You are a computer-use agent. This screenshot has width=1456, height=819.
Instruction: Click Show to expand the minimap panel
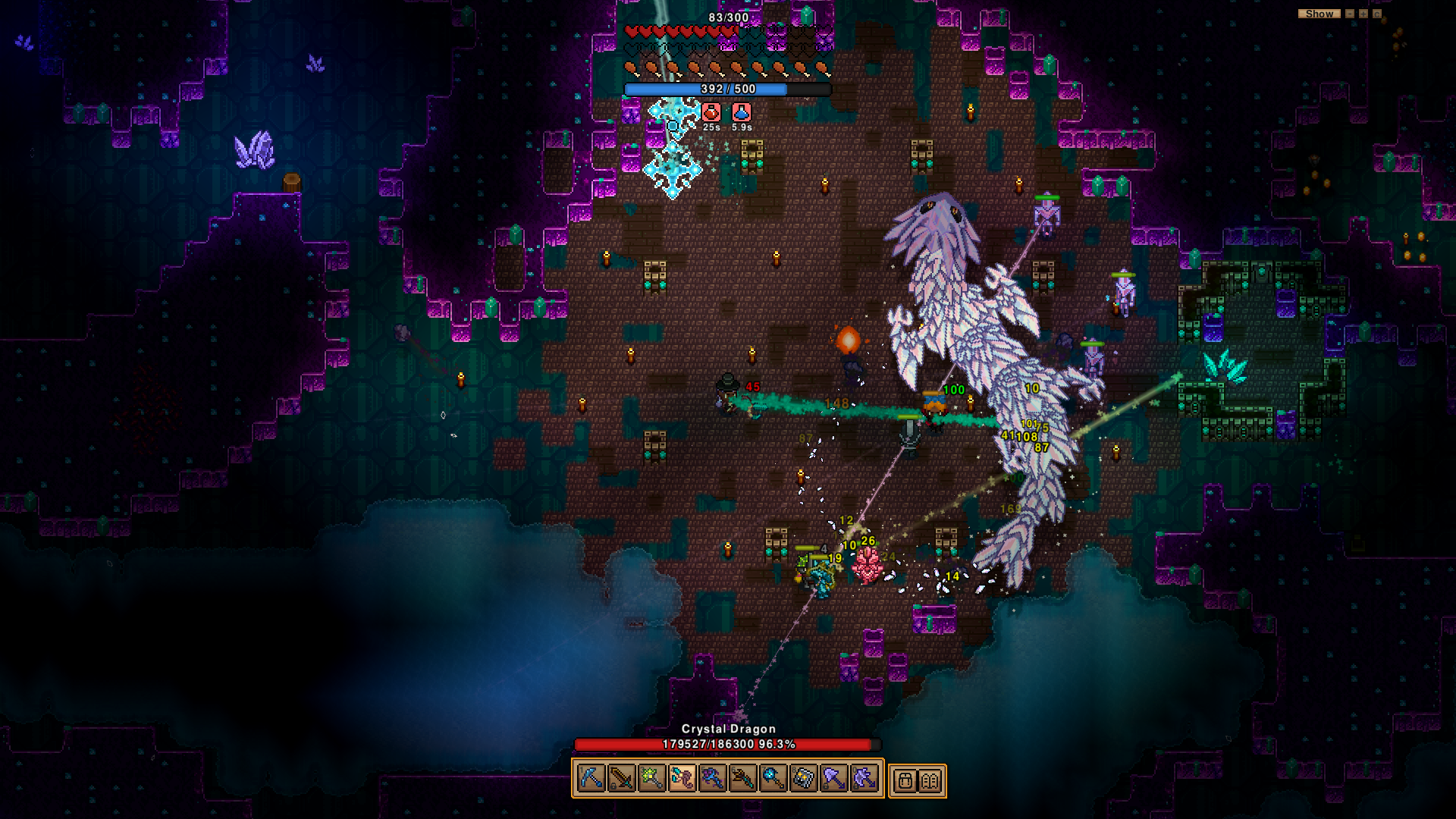tap(1319, 13)
